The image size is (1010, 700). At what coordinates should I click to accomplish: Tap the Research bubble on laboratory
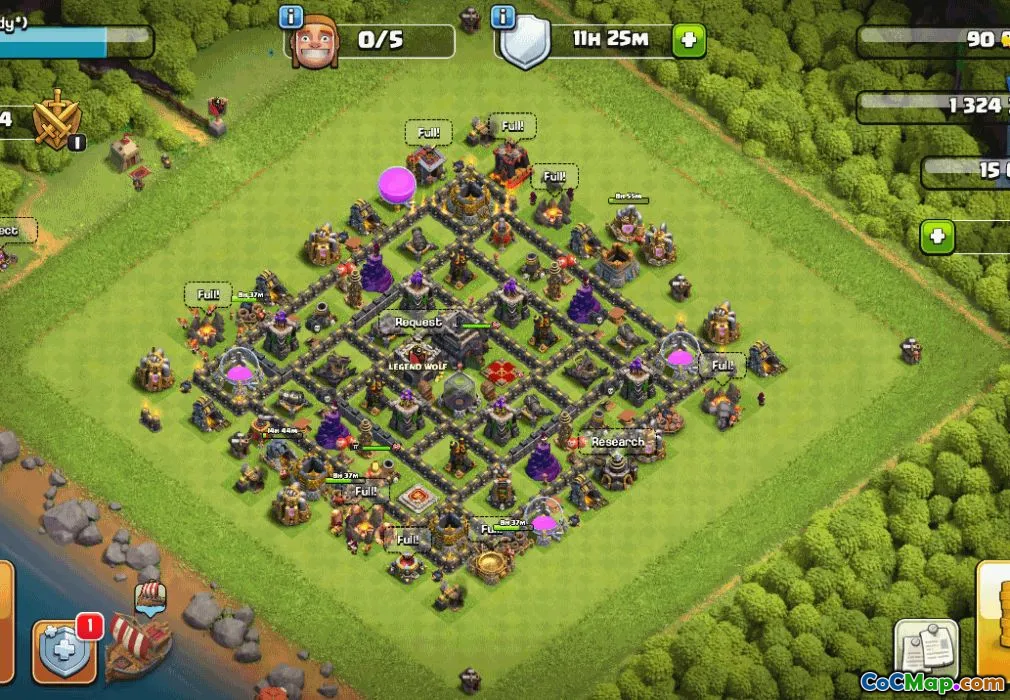coord(617,442)
